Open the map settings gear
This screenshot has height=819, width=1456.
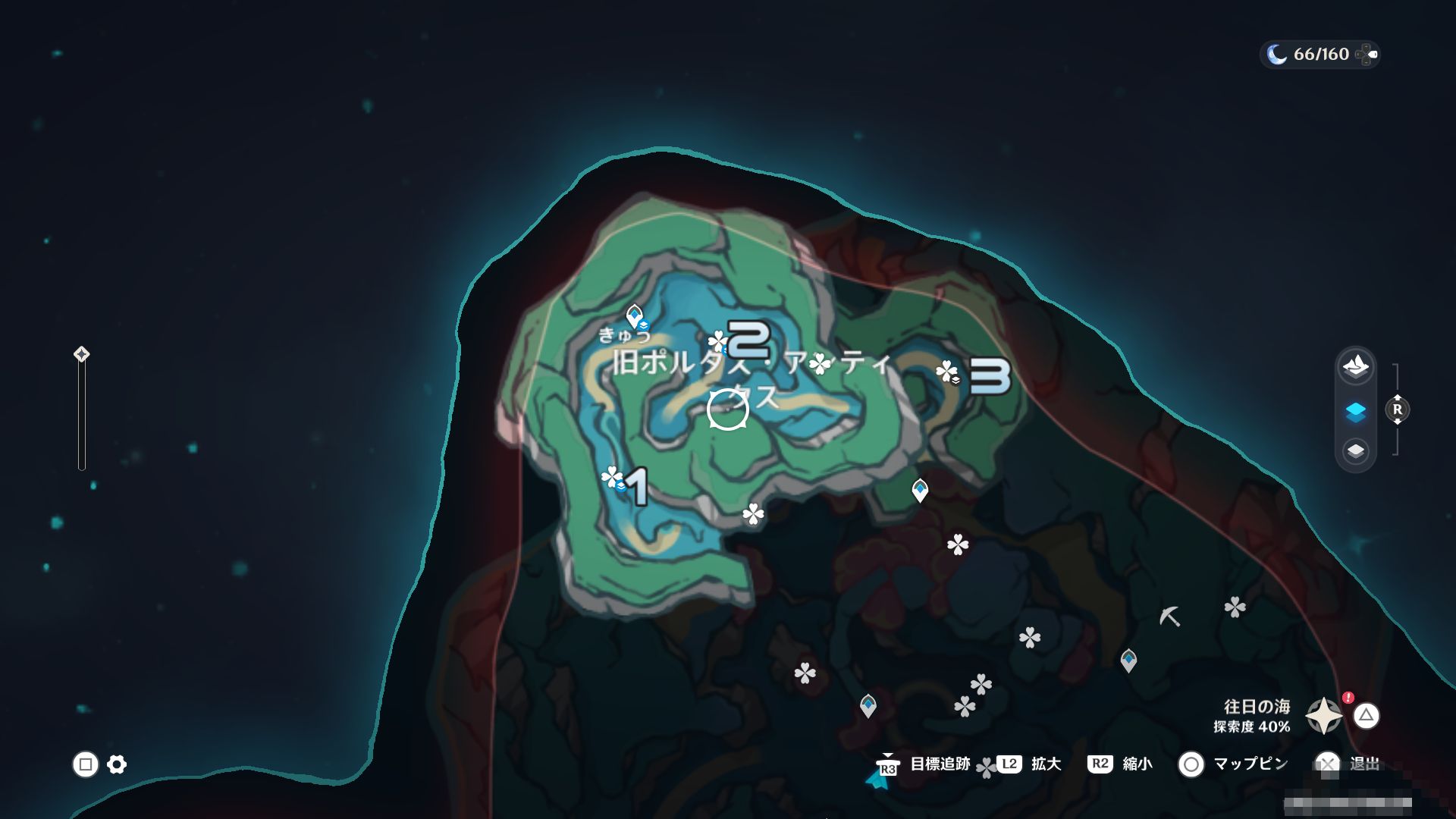coord(117,764)
